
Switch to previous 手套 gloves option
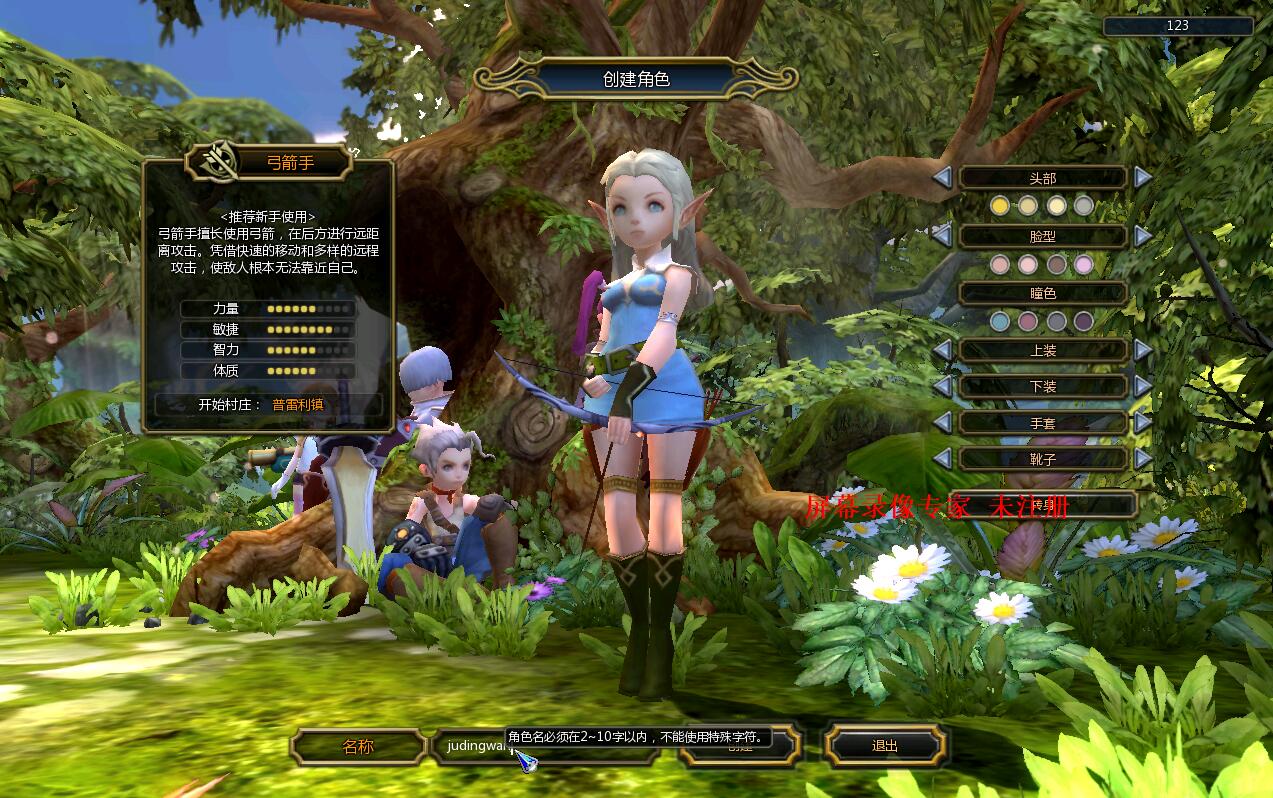942,423
